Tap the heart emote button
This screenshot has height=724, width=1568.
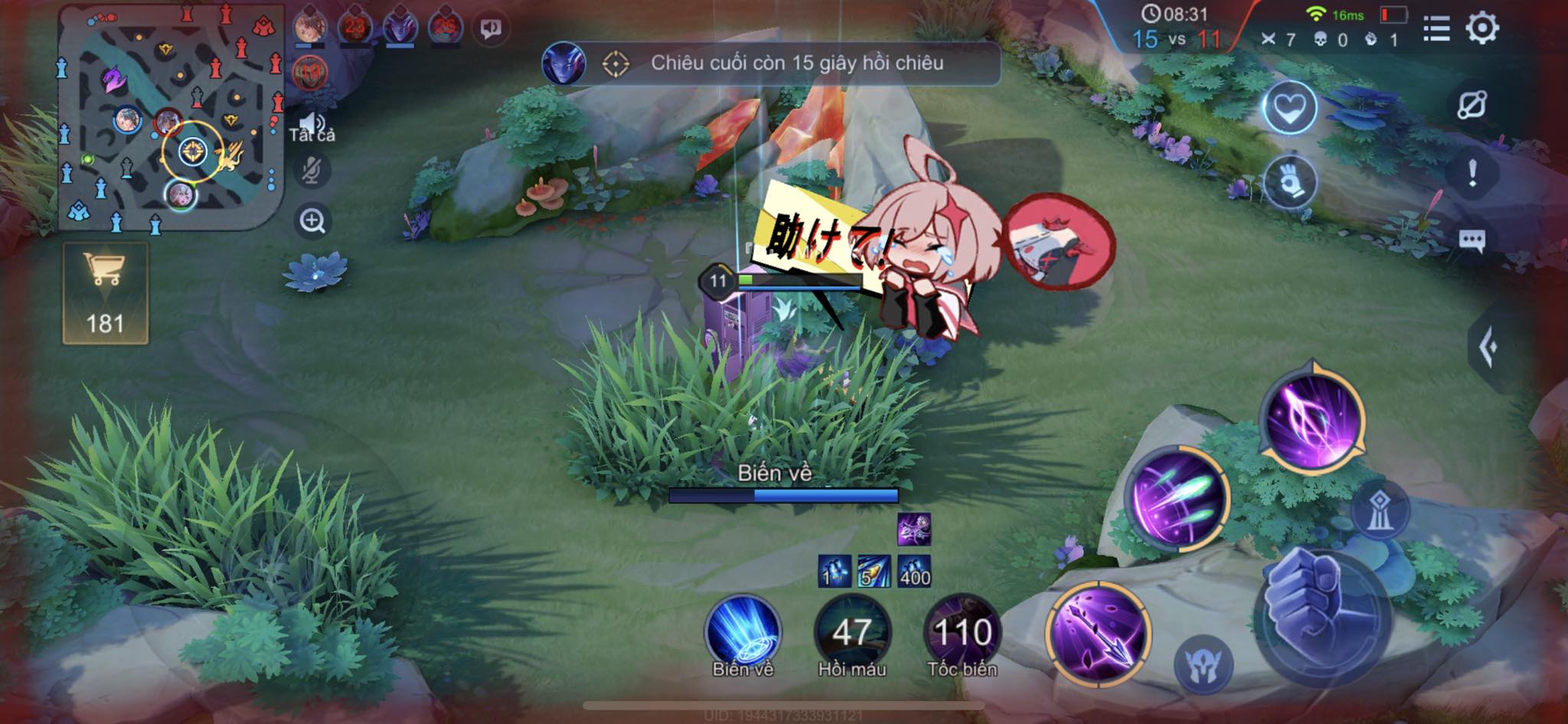[x=1289, y=108]
